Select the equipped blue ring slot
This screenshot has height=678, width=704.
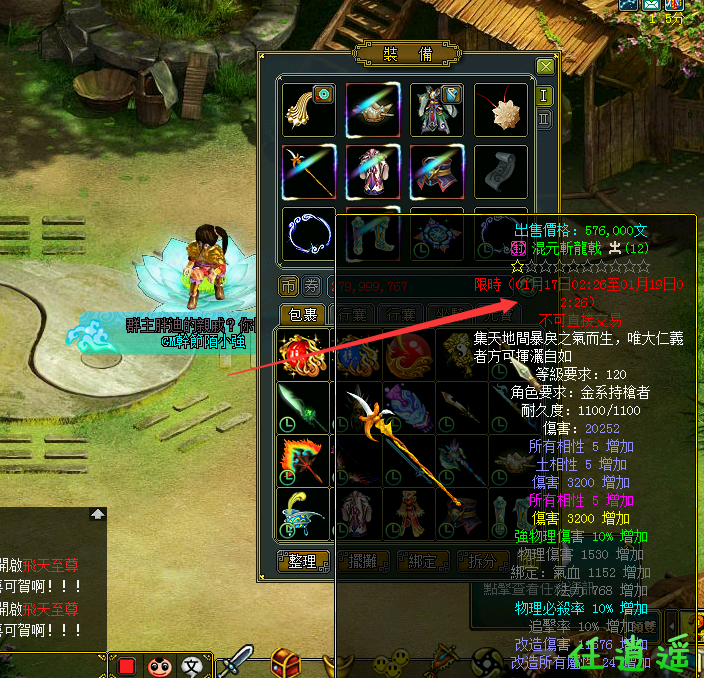pyautogui.click(x=309, y=234)
